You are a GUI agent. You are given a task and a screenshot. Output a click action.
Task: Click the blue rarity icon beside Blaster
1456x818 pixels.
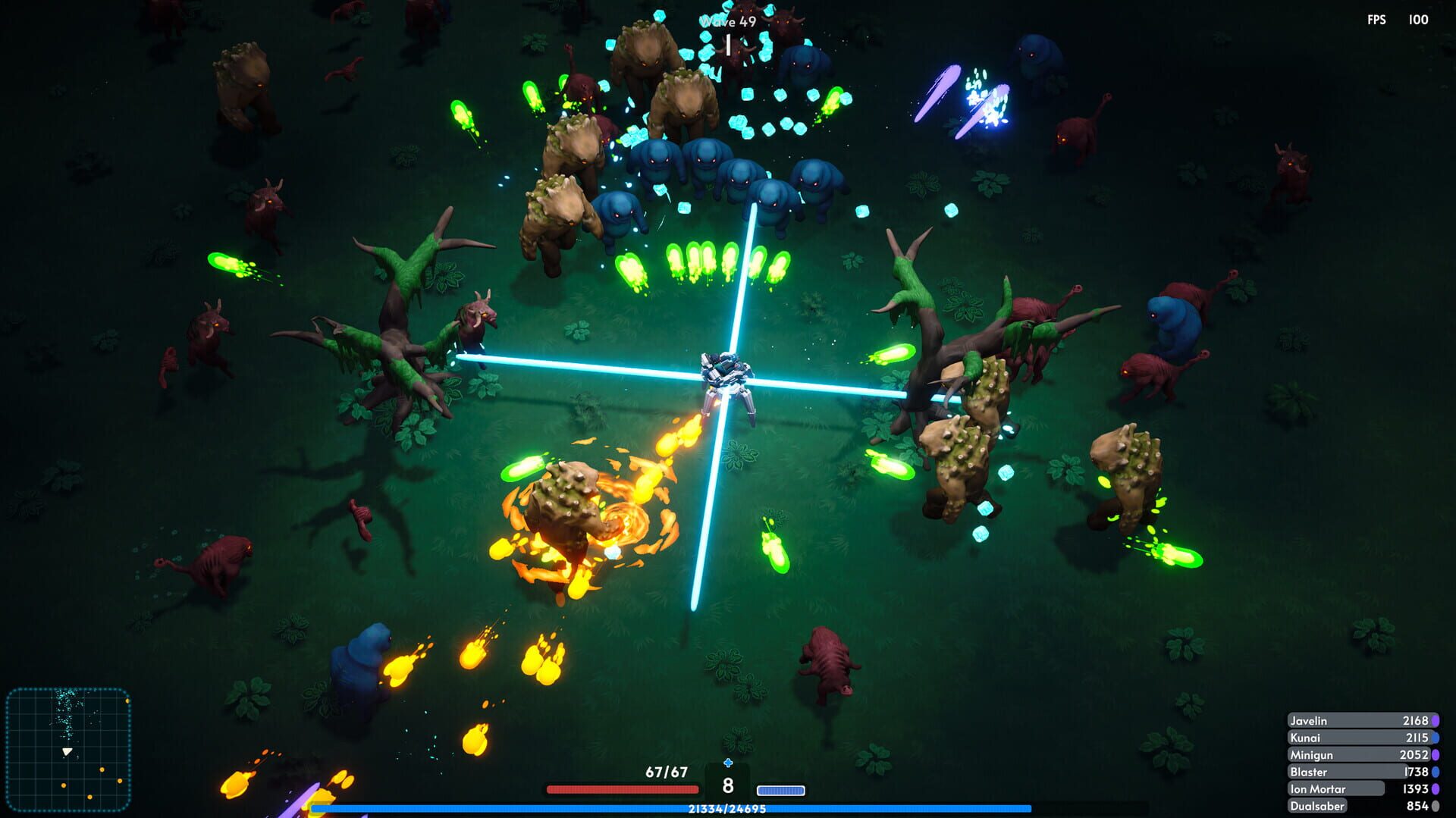(1436, 771)
